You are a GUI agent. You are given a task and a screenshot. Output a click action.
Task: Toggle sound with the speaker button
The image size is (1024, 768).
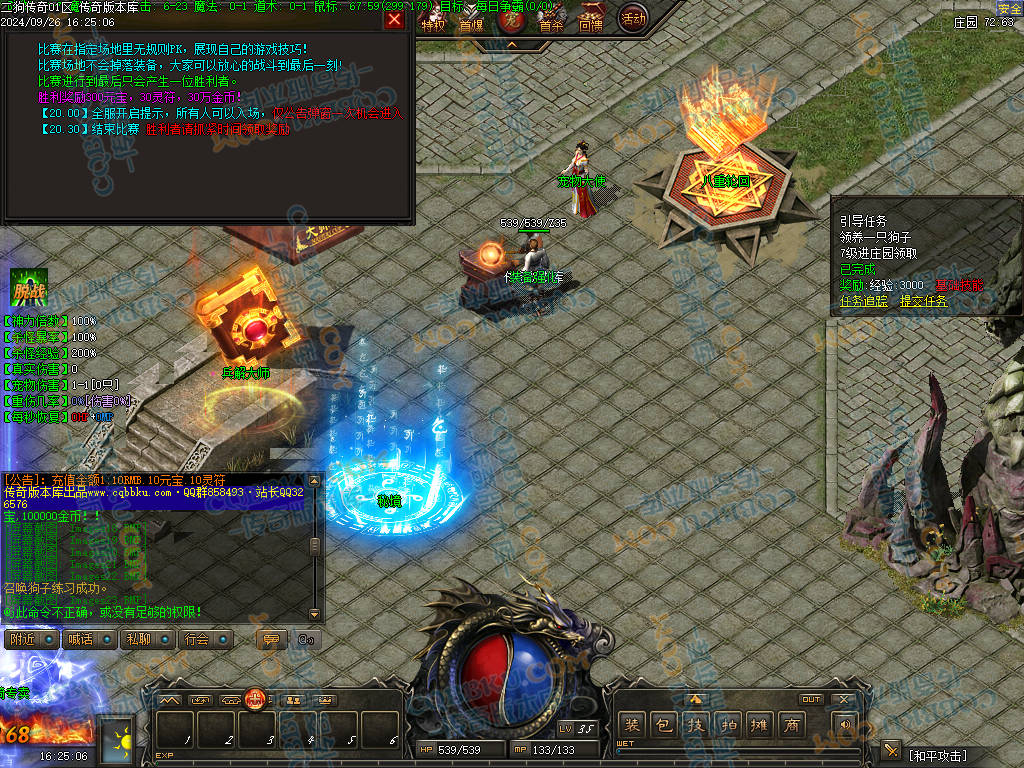click(x=845, y=725)
